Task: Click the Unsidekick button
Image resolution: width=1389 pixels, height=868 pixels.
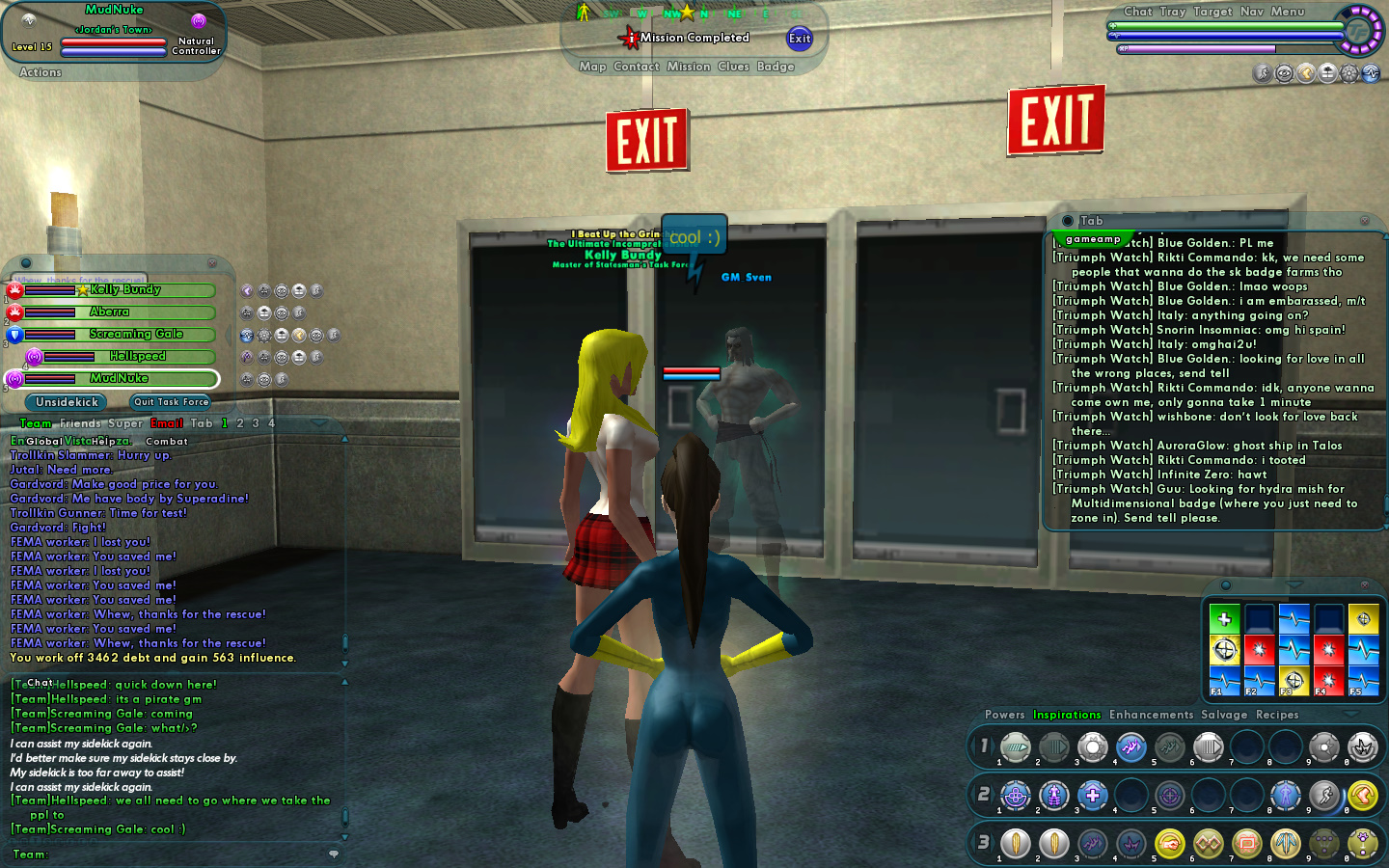Action: point(67,402)
